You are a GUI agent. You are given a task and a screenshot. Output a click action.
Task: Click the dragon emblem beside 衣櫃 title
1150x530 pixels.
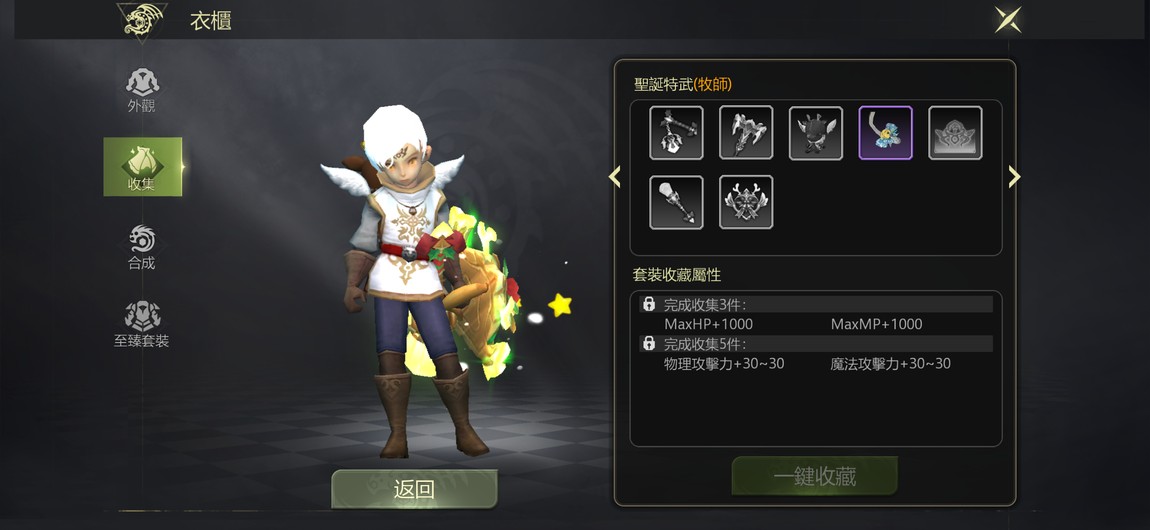pos(142,20)
